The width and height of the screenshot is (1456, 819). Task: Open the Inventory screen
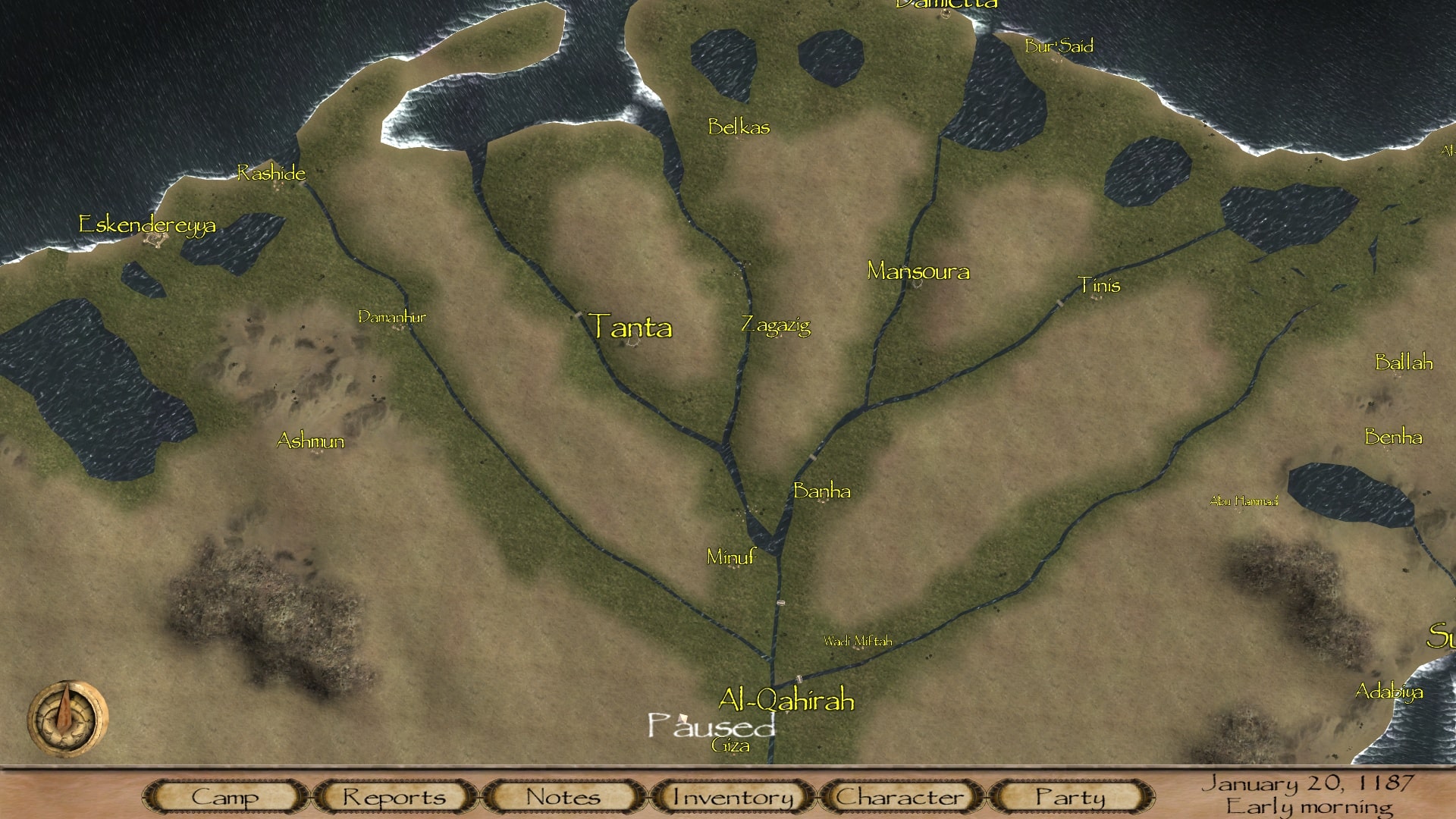click(733, 797)
